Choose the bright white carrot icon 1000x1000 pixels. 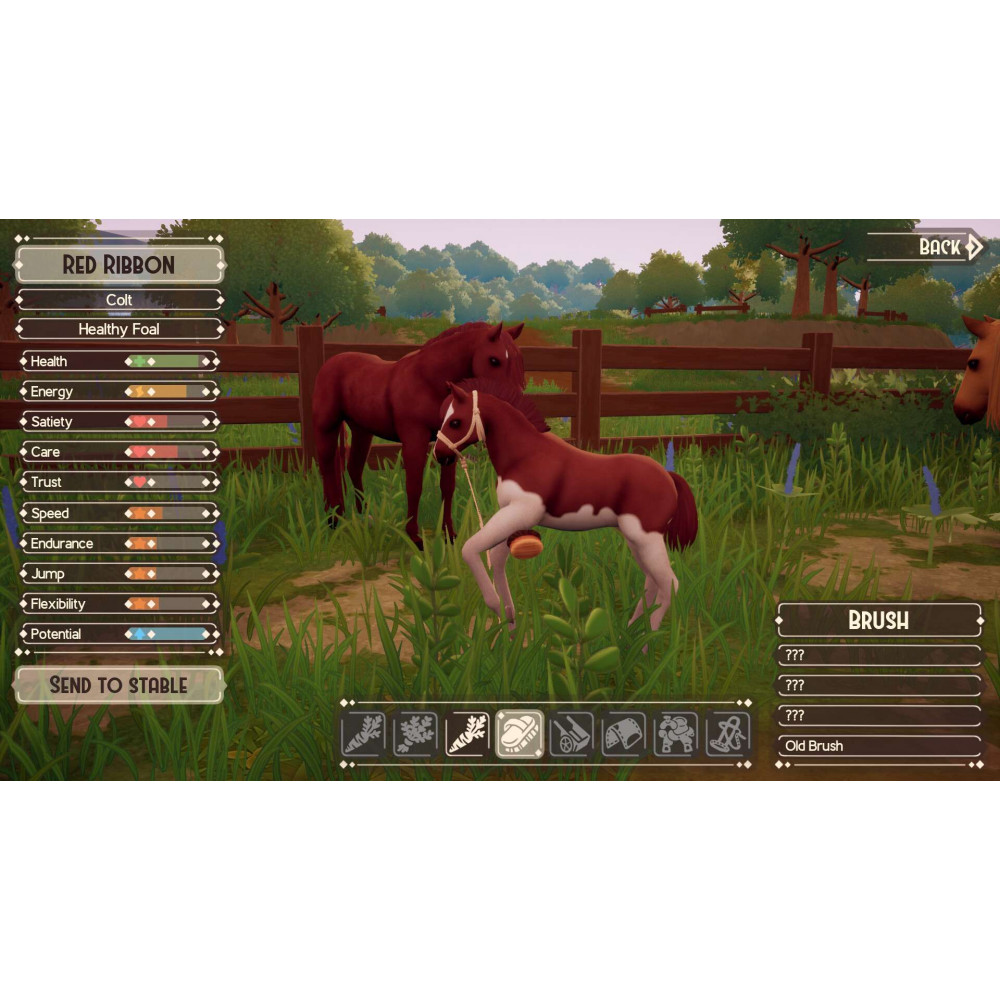tap(467, 735)
